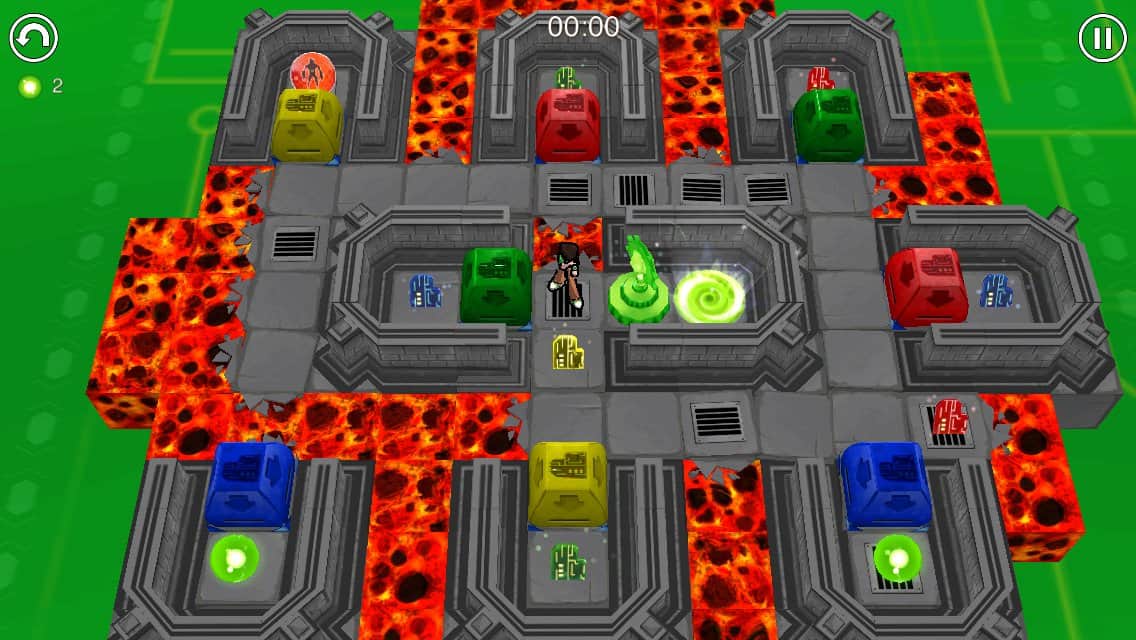The width and height of the screenshot is (1136, 640).
Task: Pause the game with the pause button
Action: pos(1102,39)
